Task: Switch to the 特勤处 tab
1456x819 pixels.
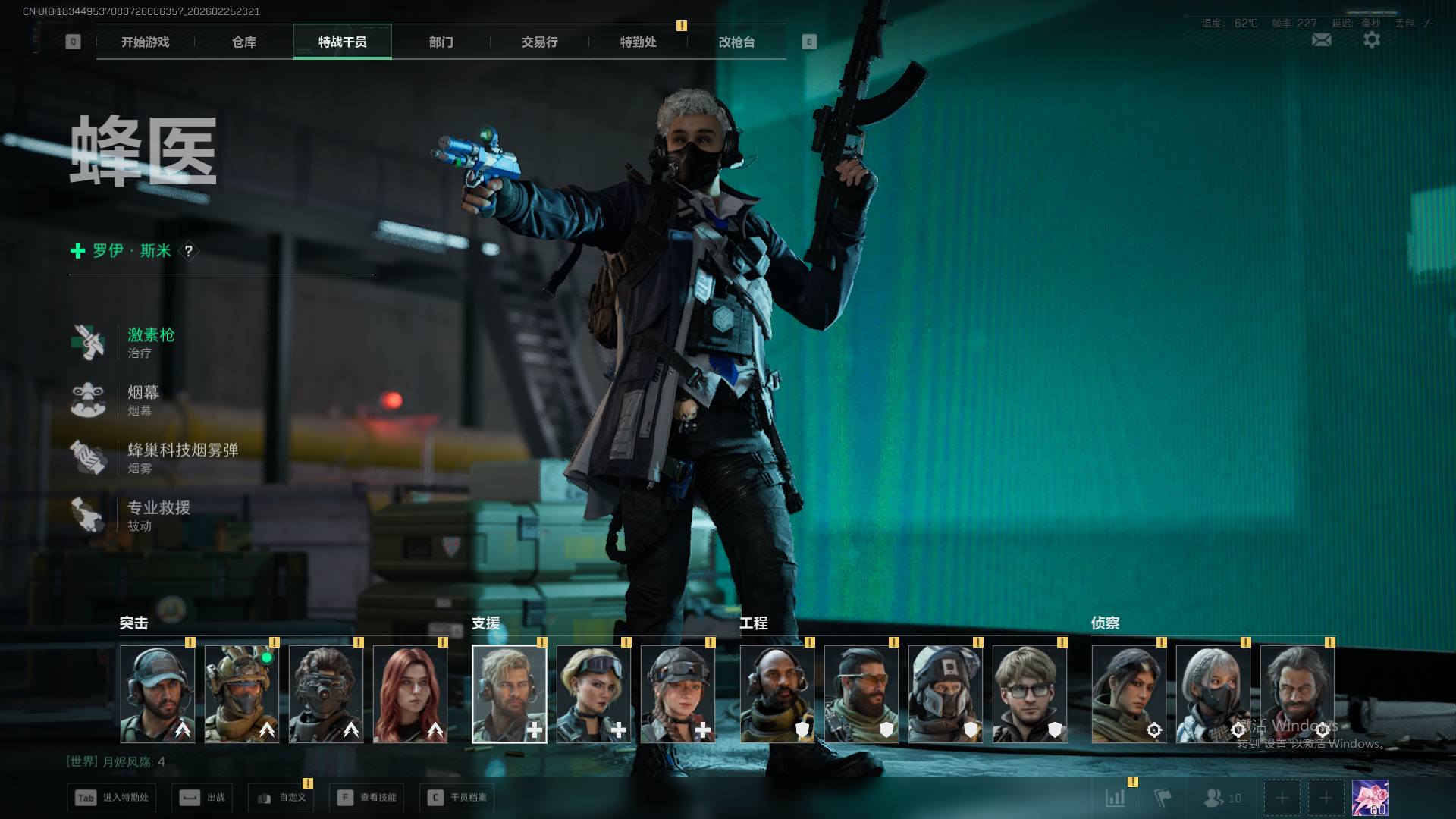Action: [x=638, y=42]
